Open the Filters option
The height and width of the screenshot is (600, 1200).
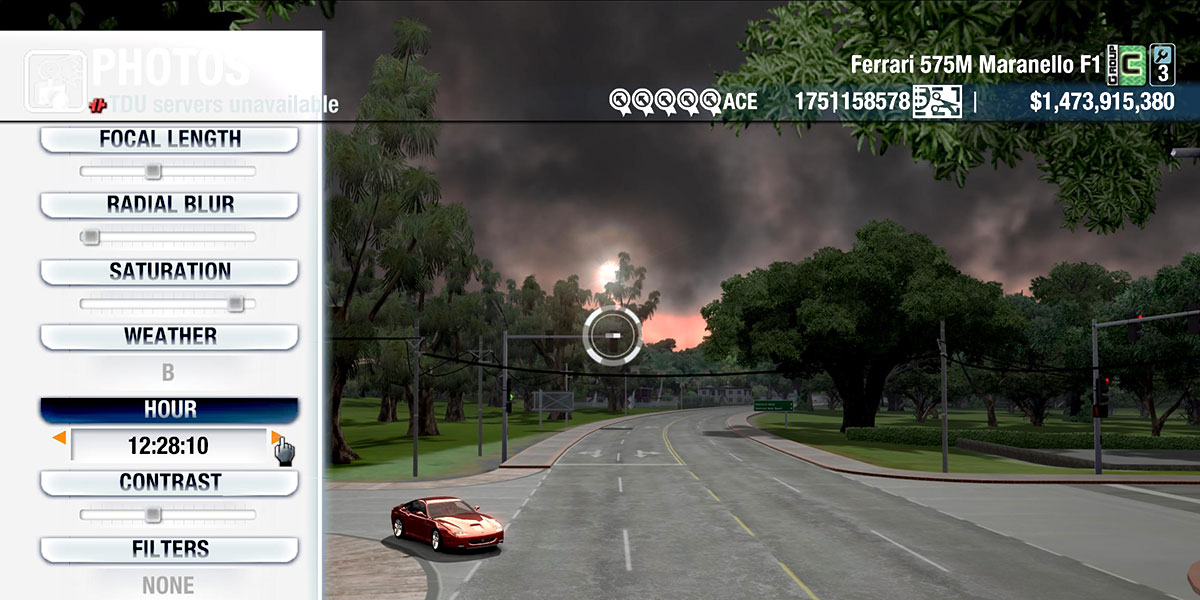(x=169, y=548)
